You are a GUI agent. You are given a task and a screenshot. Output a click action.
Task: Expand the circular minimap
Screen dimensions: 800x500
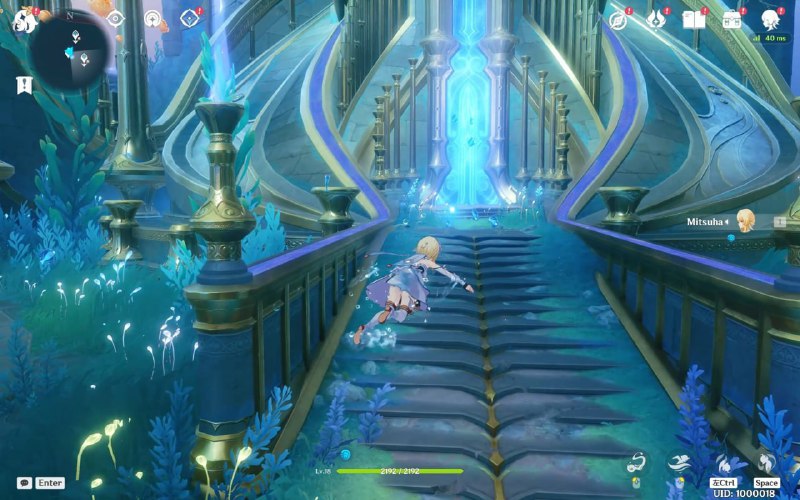[70, 48]
